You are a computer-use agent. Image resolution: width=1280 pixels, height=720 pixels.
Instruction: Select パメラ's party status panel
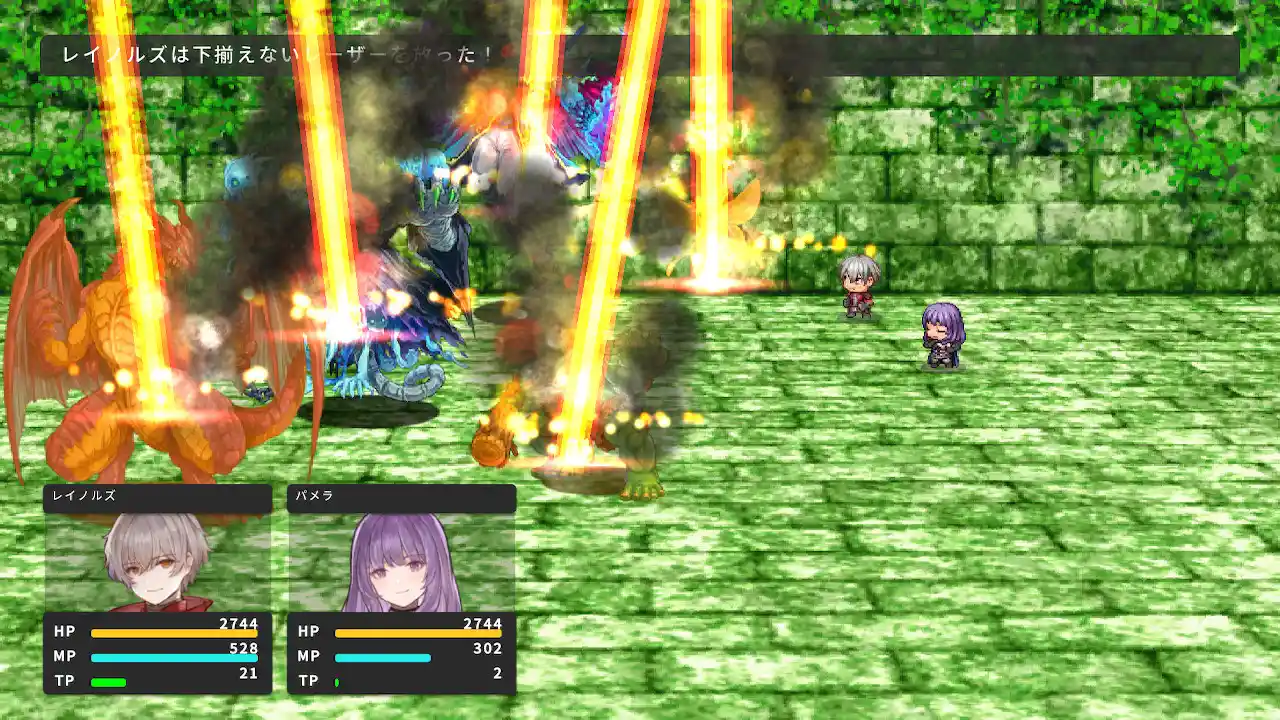pyautogui.click(x=401, y=589)
